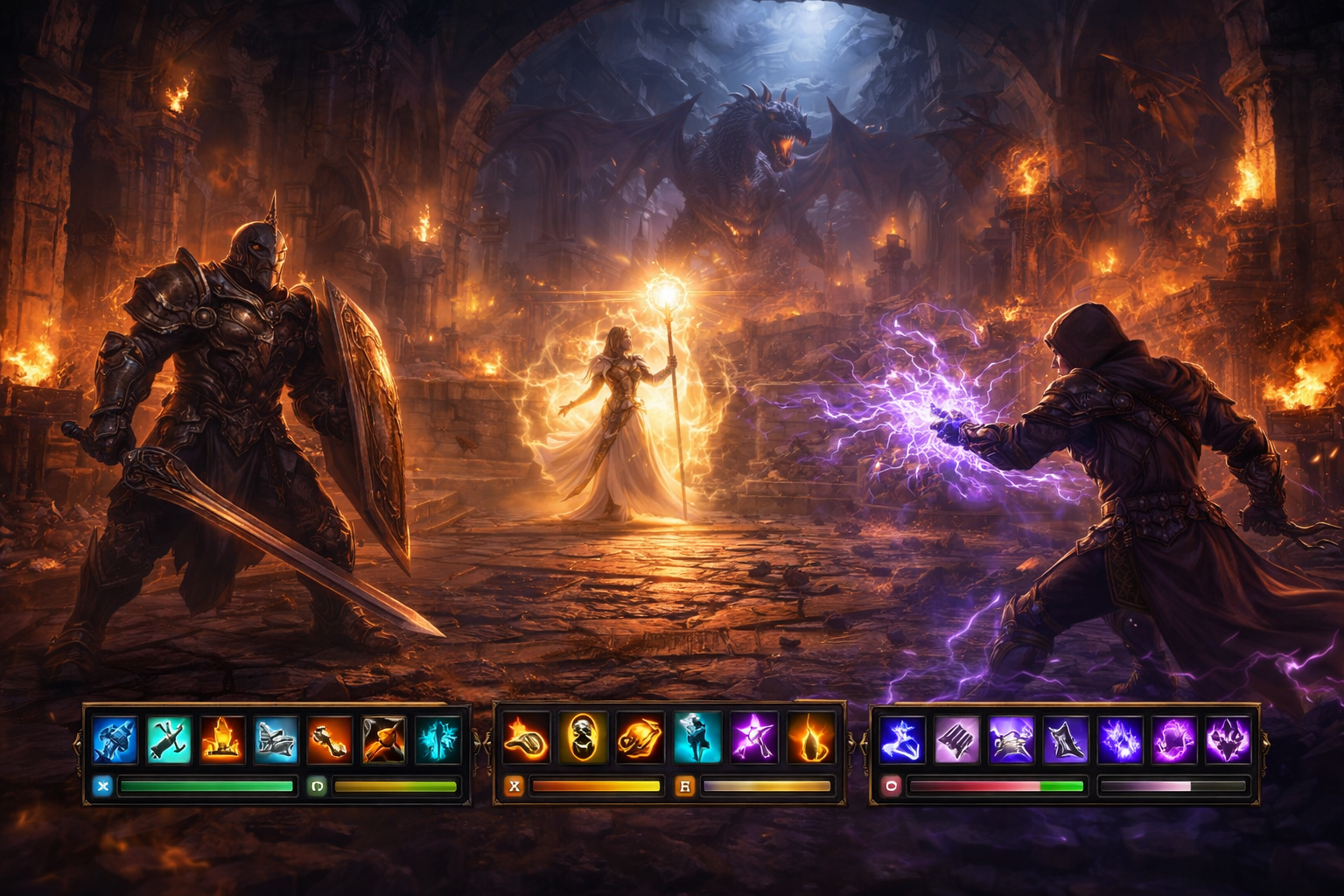
Task: Trigger the cyan lightning ability
Action: tap(437, 739)
